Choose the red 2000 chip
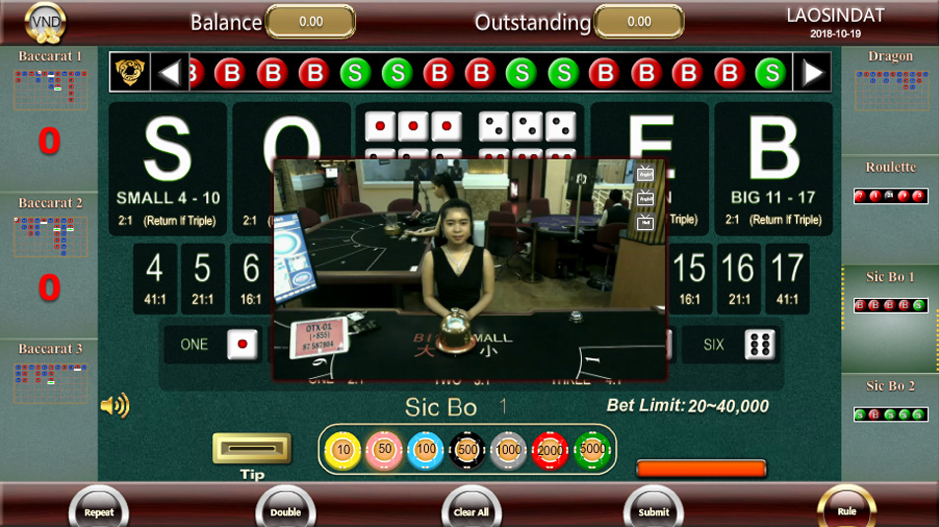The height and width of the screenshot is (527, 939). point(550,450)
